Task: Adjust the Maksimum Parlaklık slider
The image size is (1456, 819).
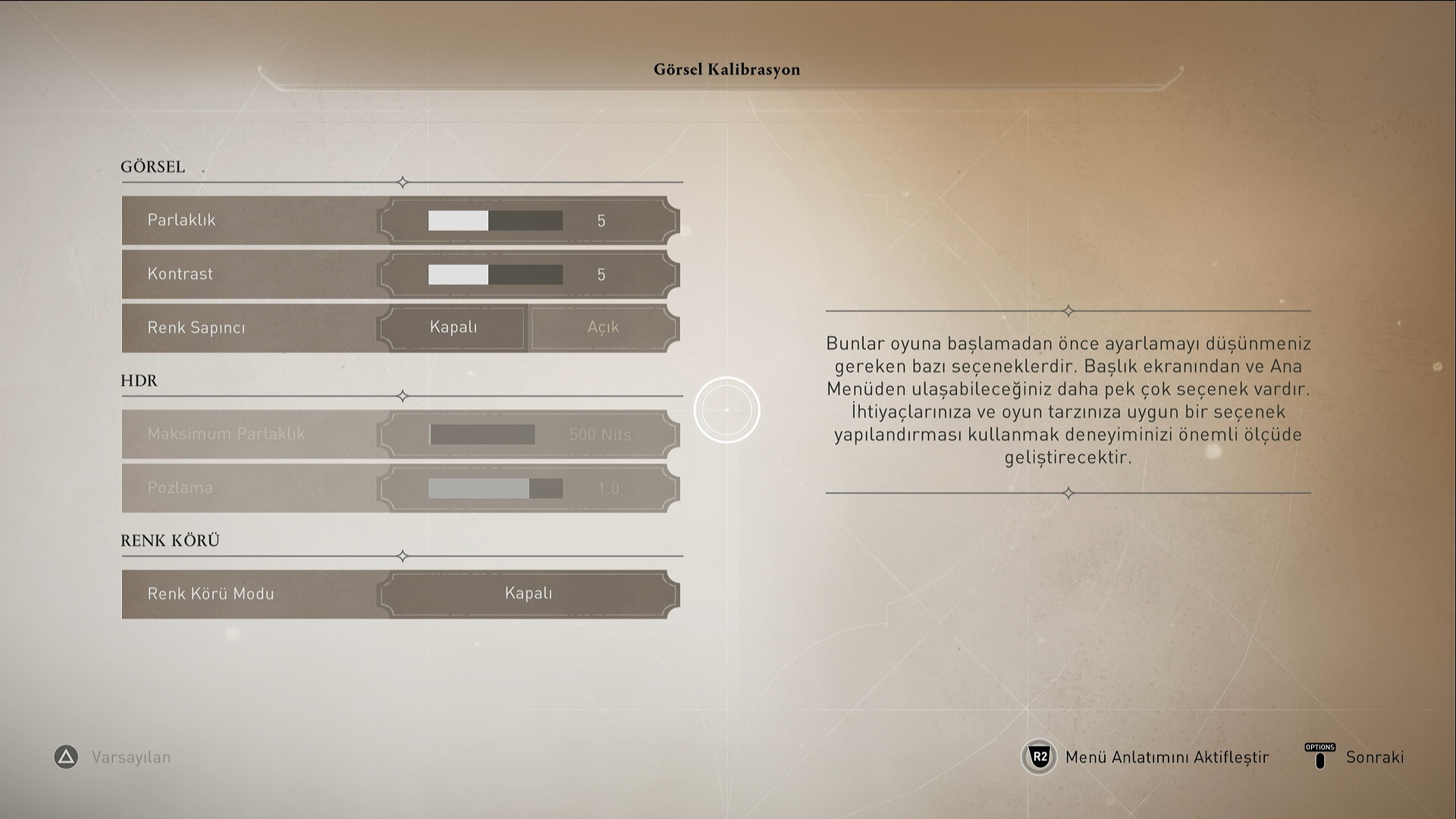Action: (x=482, y=435)
